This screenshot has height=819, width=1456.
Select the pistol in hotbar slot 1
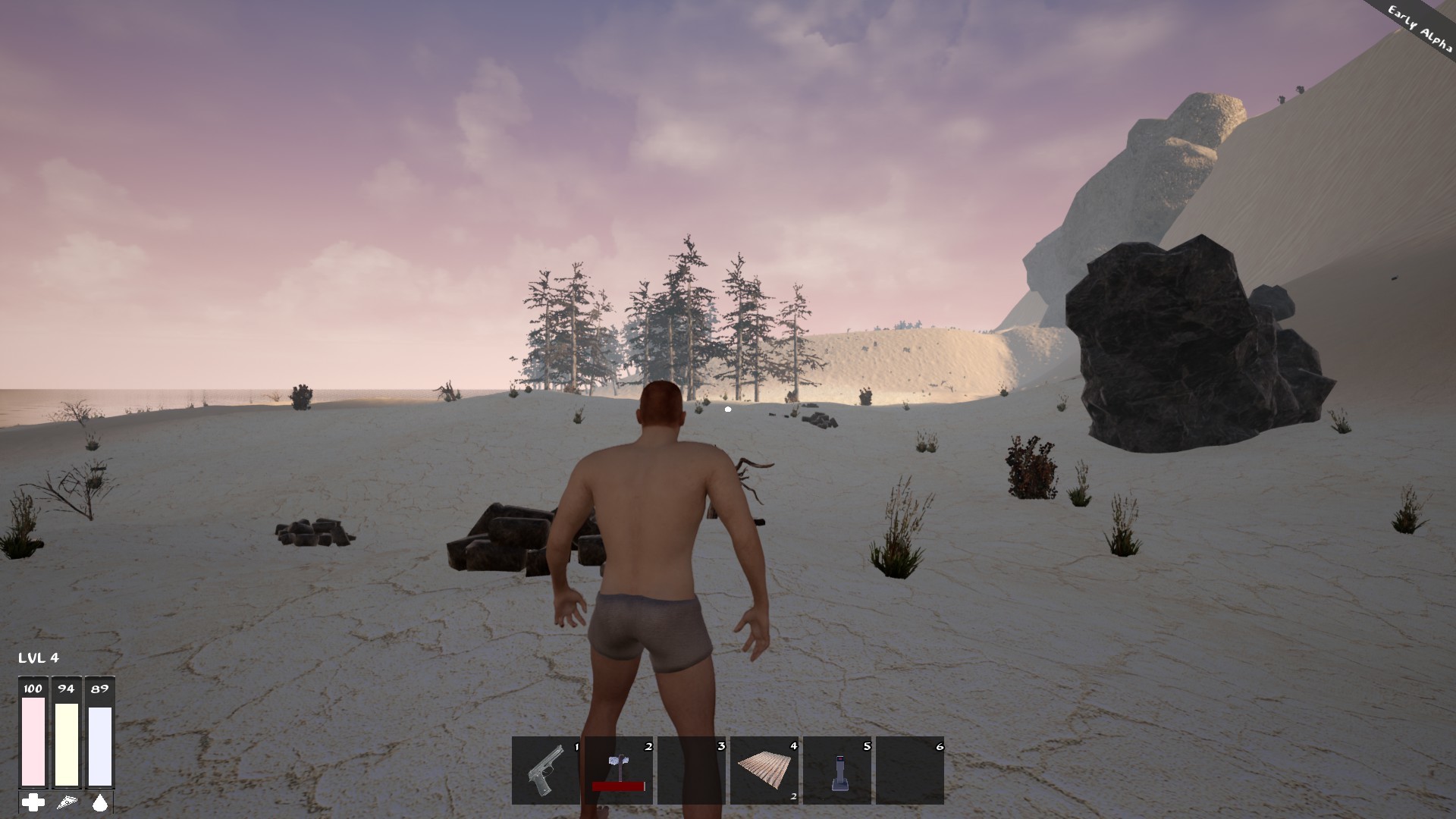(x=545, y=770)
